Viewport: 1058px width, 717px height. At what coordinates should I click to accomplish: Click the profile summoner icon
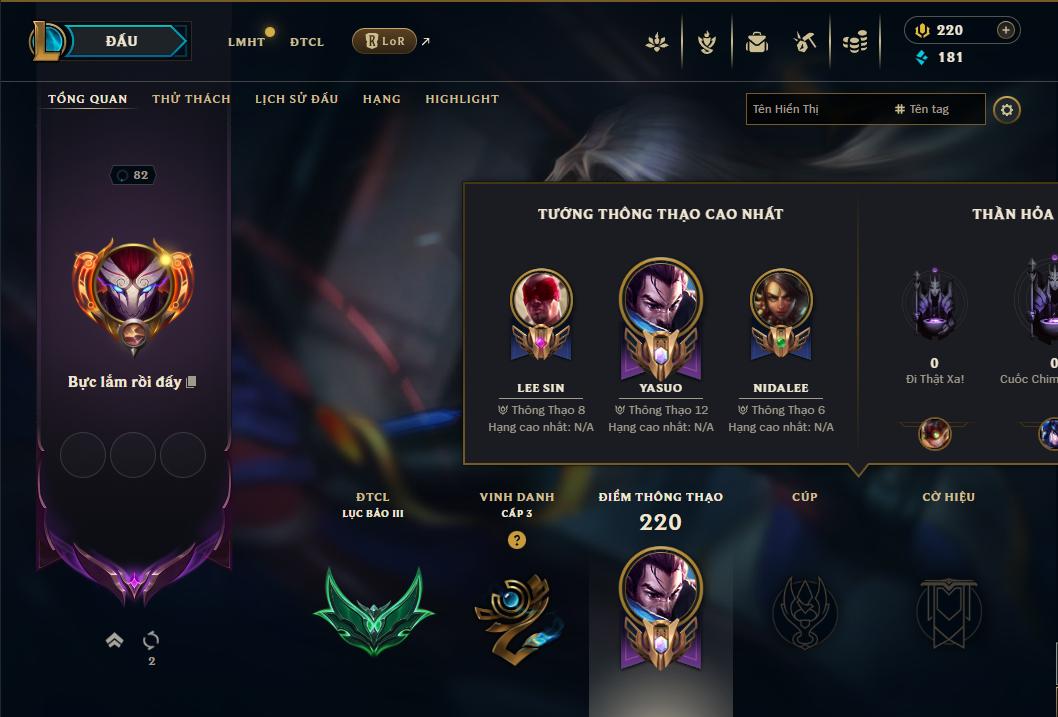click(132, 289)
